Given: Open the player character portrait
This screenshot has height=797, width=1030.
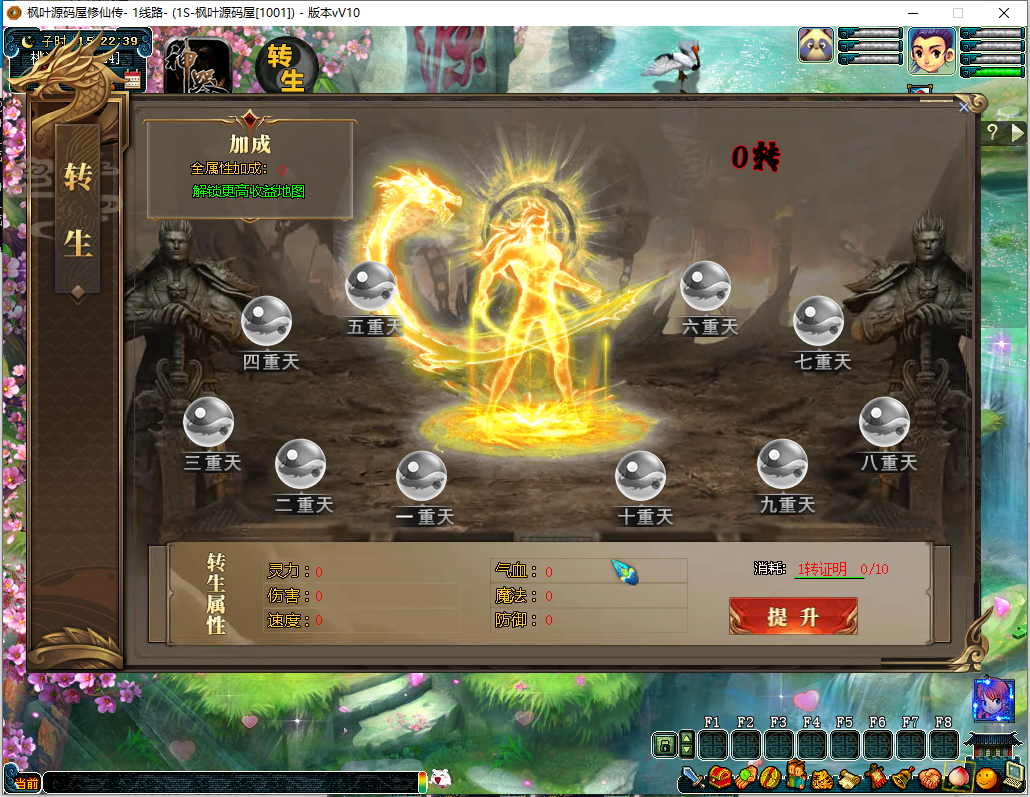Looking at the screenshot, I should coord(932,50).
